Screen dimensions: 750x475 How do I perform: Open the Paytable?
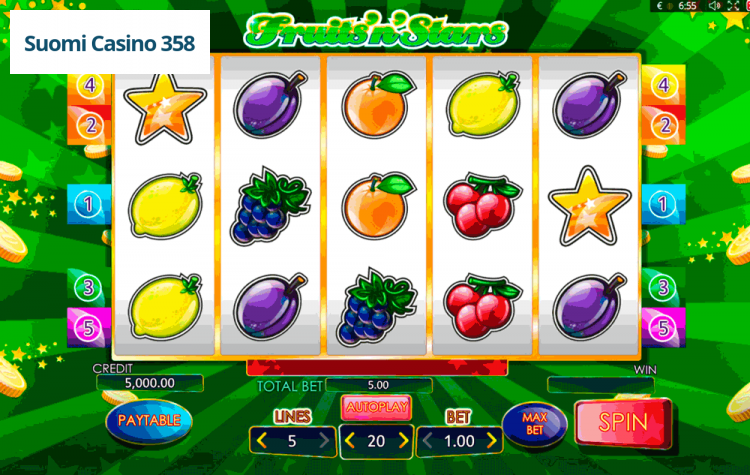[x=149, y=420]
